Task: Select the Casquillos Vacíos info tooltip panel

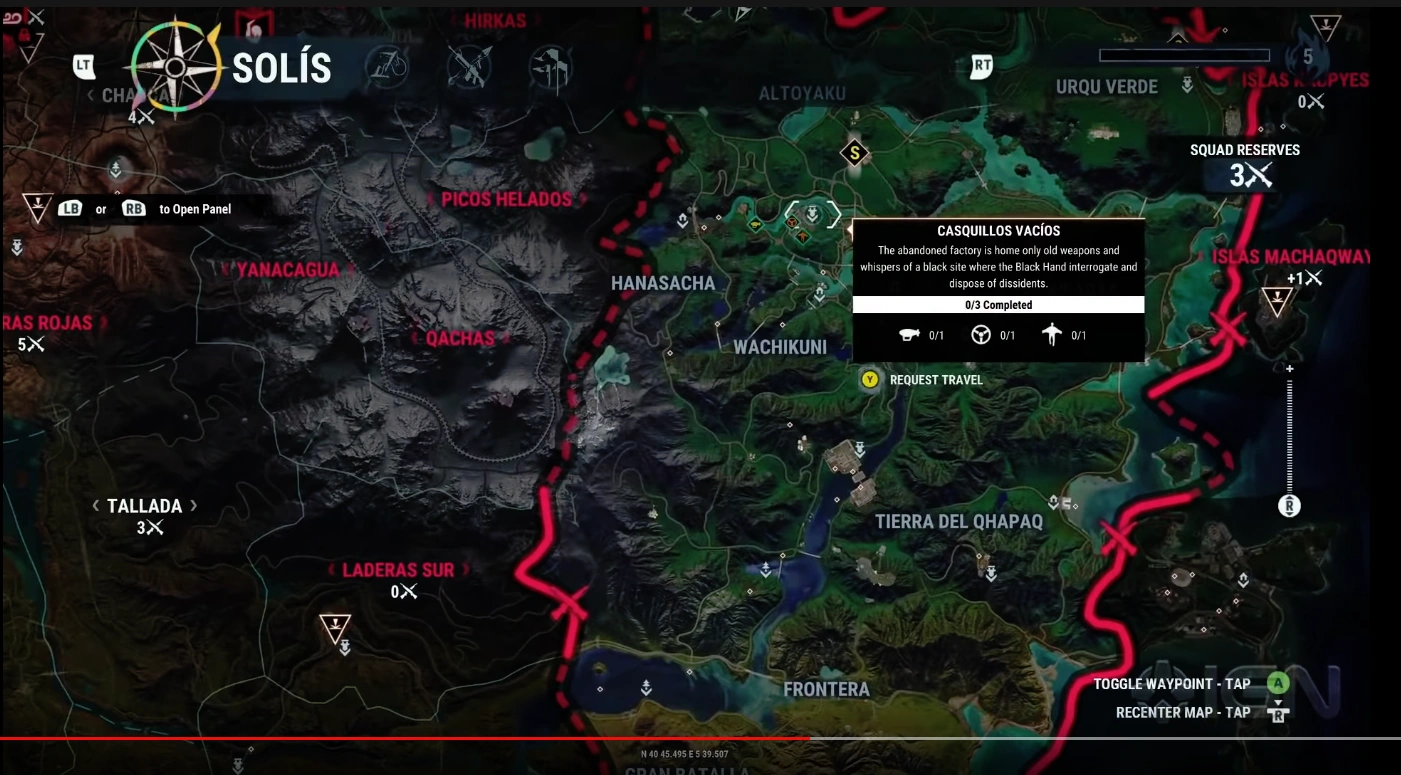Action: 998,285
